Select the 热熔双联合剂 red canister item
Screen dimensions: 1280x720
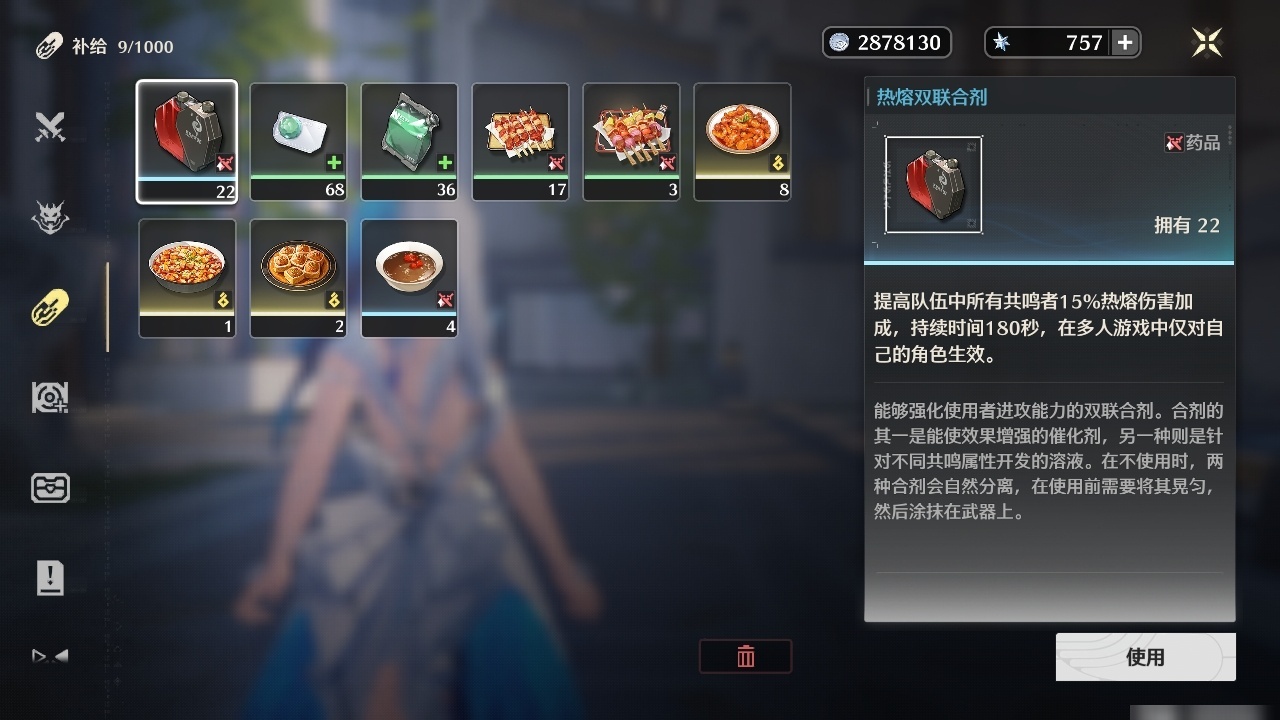tap(187, 140)
